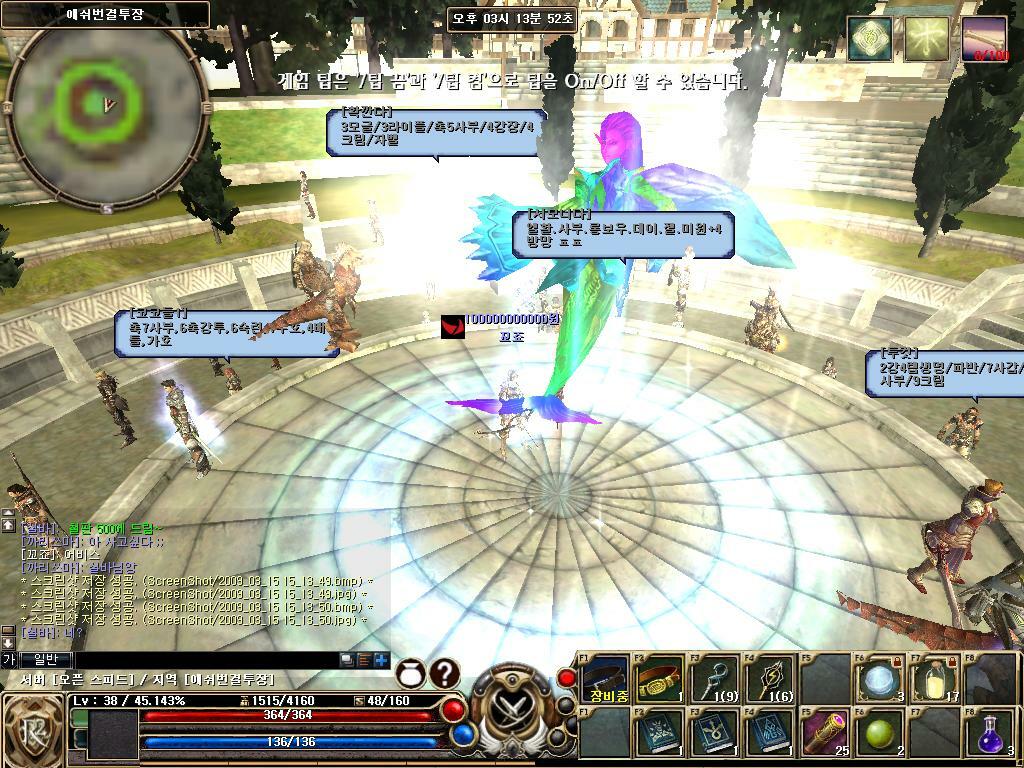Select the 일반 chat channel button
The width and height of the screenshot is (1024, 768).
pyautogui.click(x=47, y=660)
